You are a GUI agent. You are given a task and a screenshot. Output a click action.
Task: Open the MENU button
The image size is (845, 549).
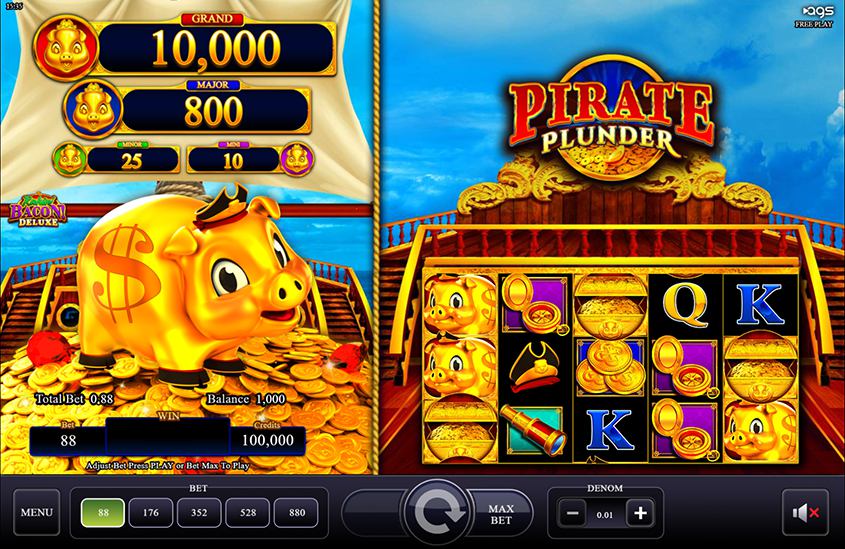tap(36, 513)
